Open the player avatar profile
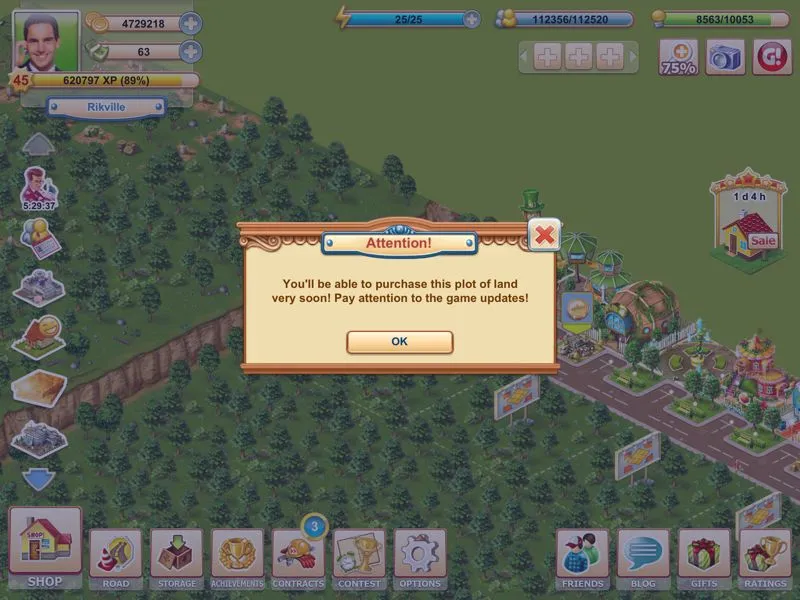 46,43
